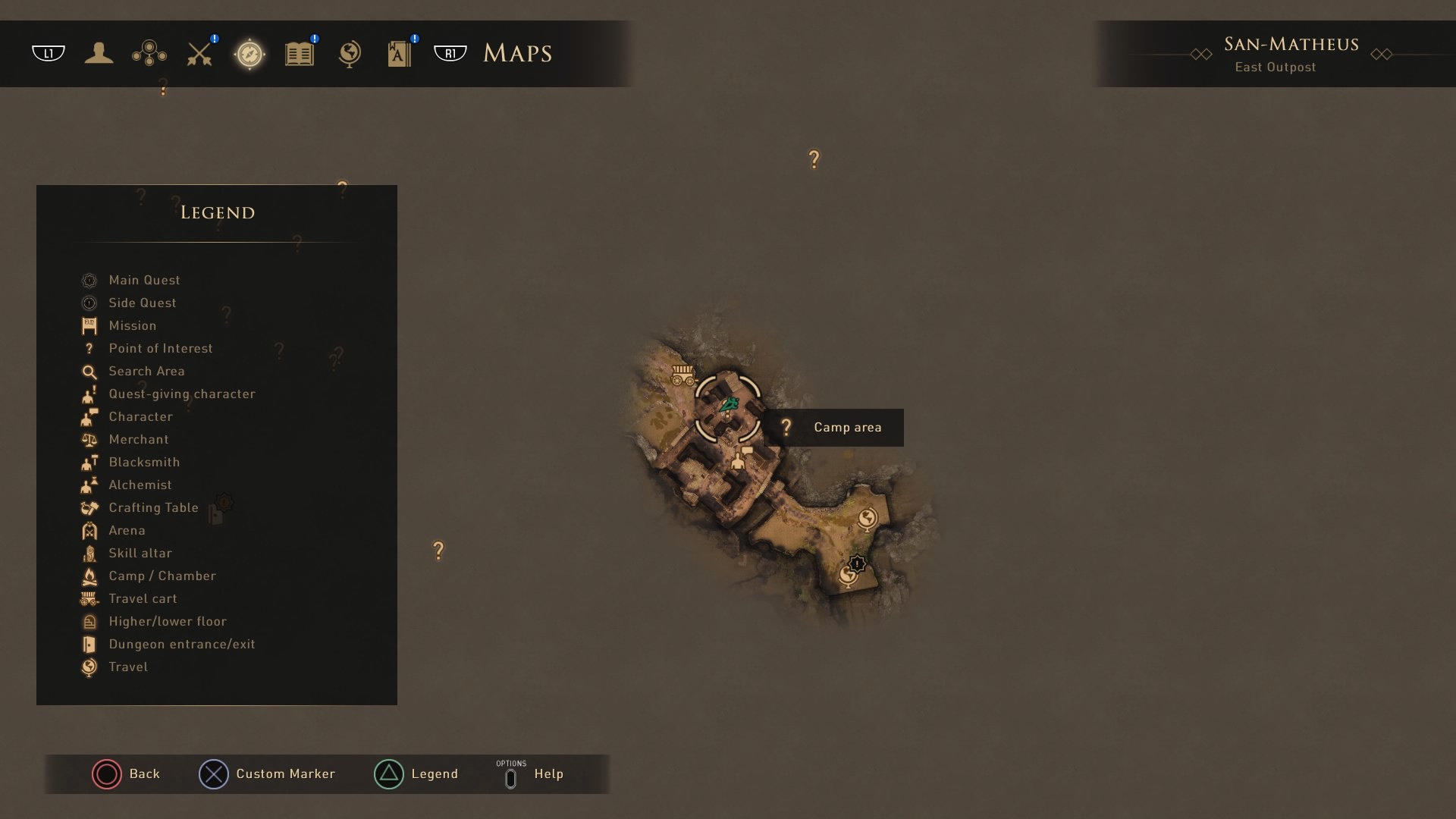Click the travel cart icon on the map
This screenshot has width=1456, height=819.
tap(682, 375)
